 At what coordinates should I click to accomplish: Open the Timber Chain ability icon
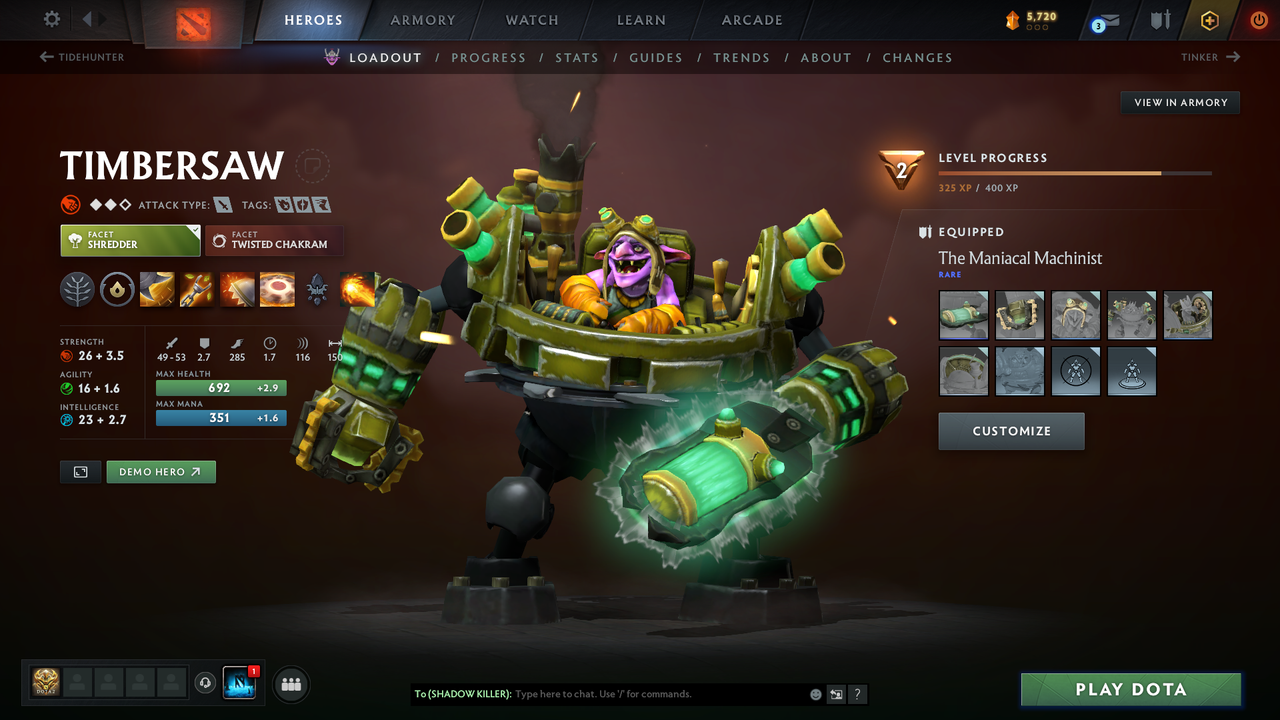[197, 290]
